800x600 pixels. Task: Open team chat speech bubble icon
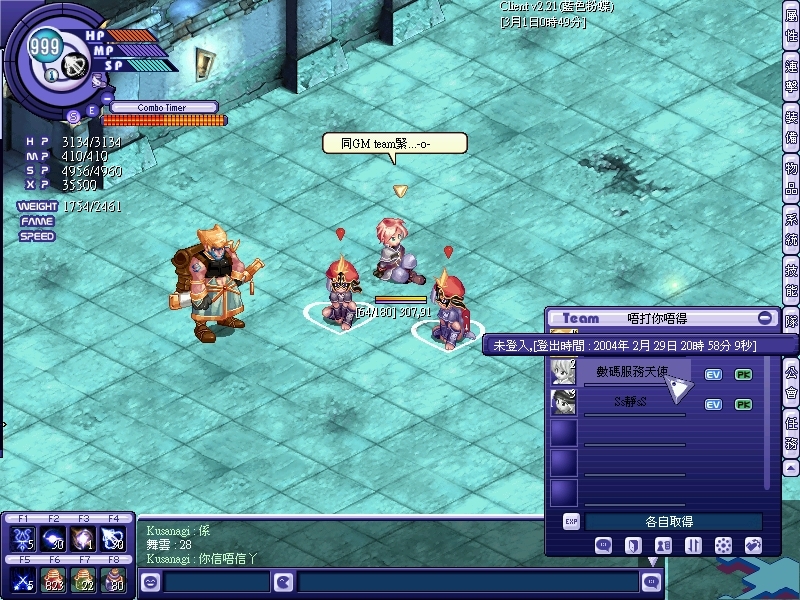pyautogui.click(x=603, y=546)
